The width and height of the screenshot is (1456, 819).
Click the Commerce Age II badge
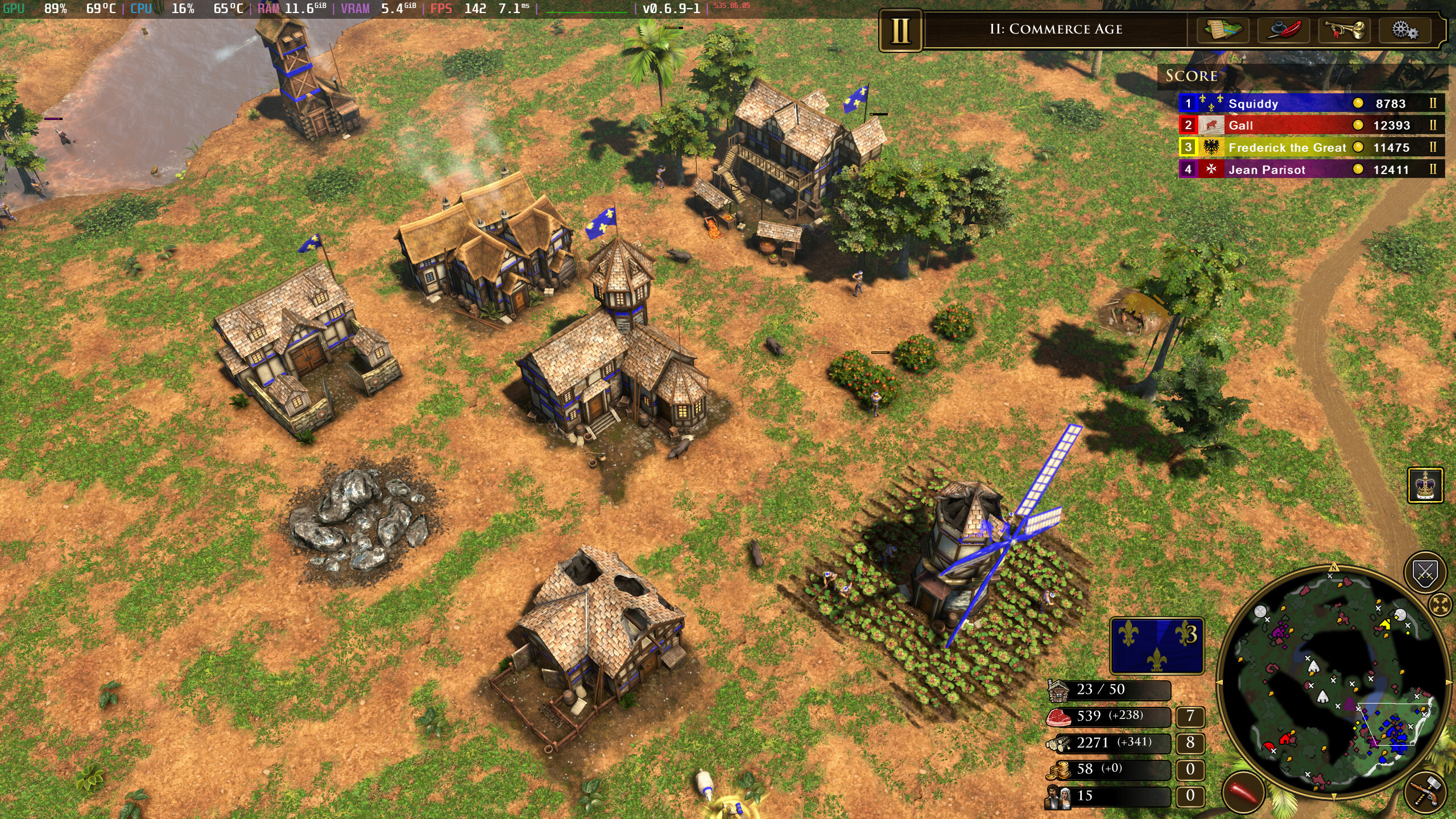click(900, 30)
